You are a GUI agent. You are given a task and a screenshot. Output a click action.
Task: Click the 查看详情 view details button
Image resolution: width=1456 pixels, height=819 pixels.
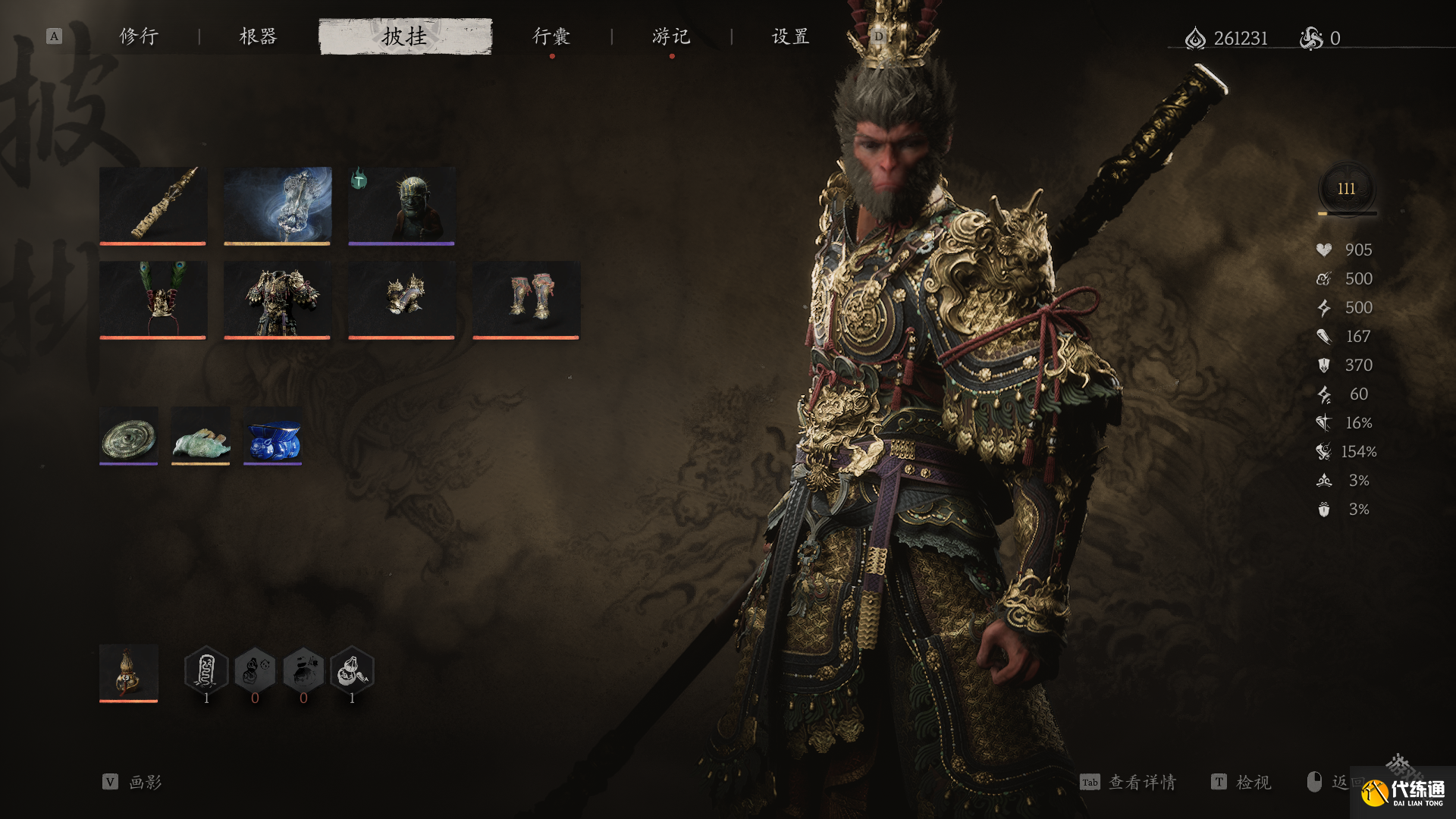[x=1128, y=782]
